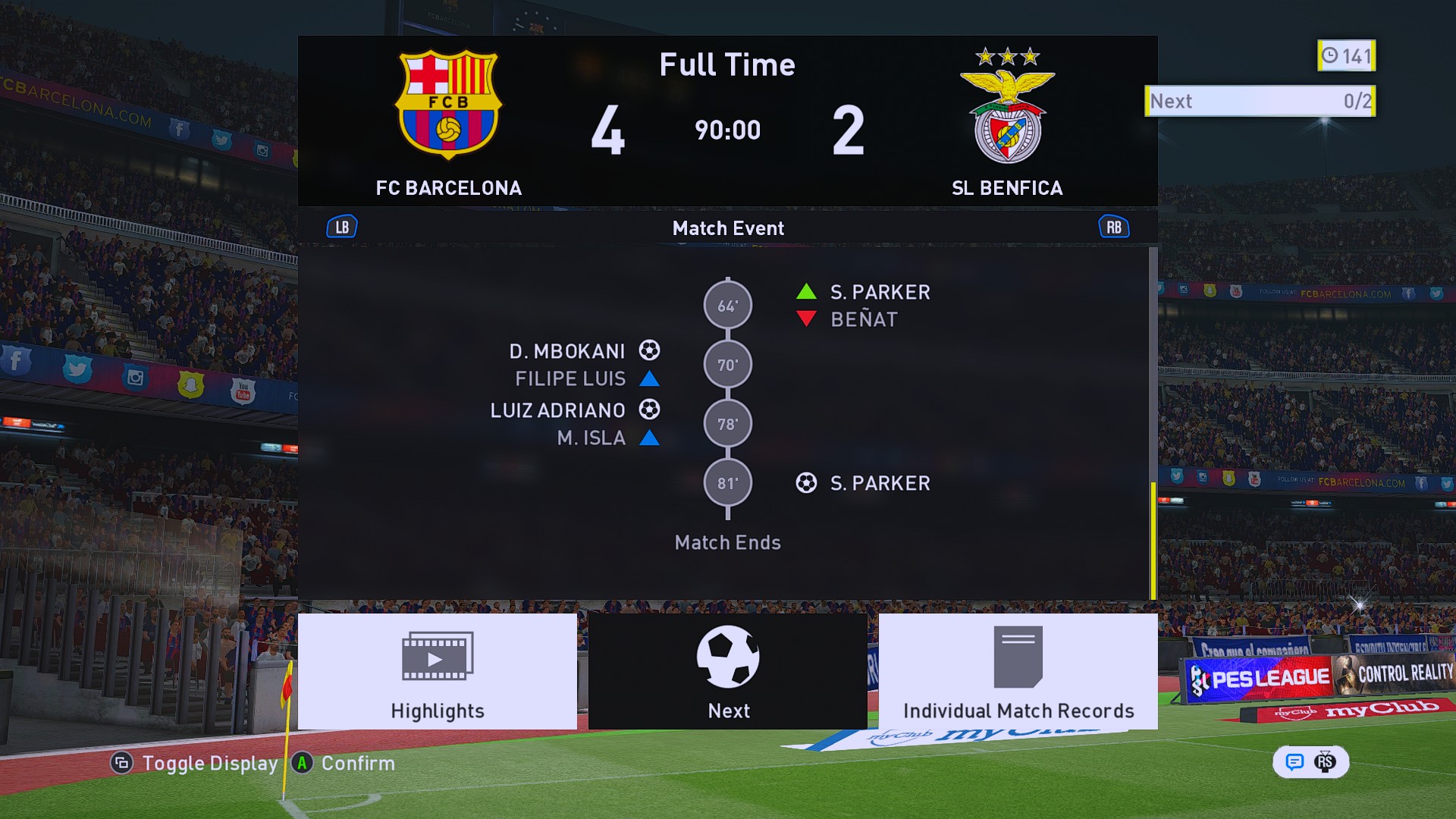Click the Match Event scrollbar
The width and height of the screenshot is (1456, 819).
1153,540
